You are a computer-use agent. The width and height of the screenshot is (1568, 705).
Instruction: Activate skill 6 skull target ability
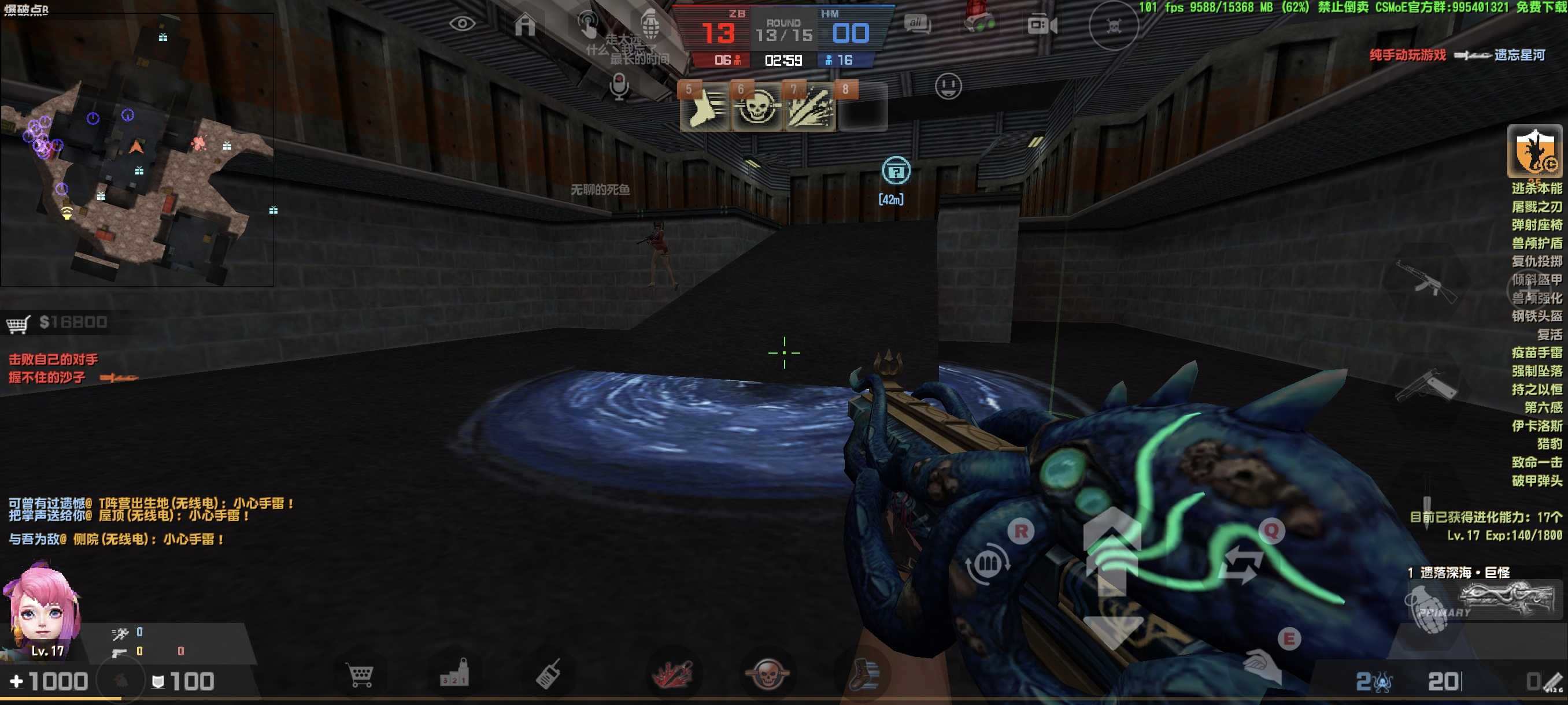pos(757,108)
